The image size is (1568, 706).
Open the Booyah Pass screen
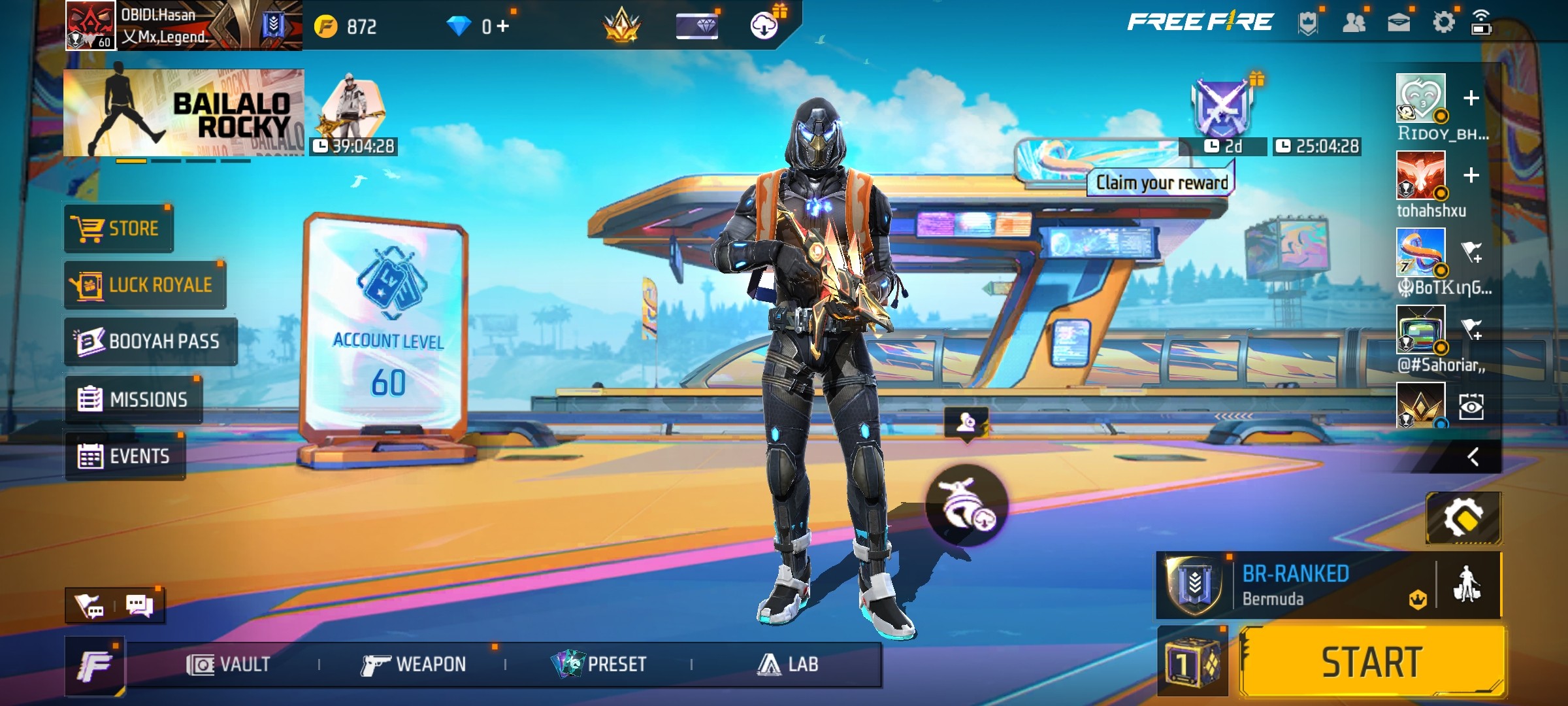(x=150, y=341)
